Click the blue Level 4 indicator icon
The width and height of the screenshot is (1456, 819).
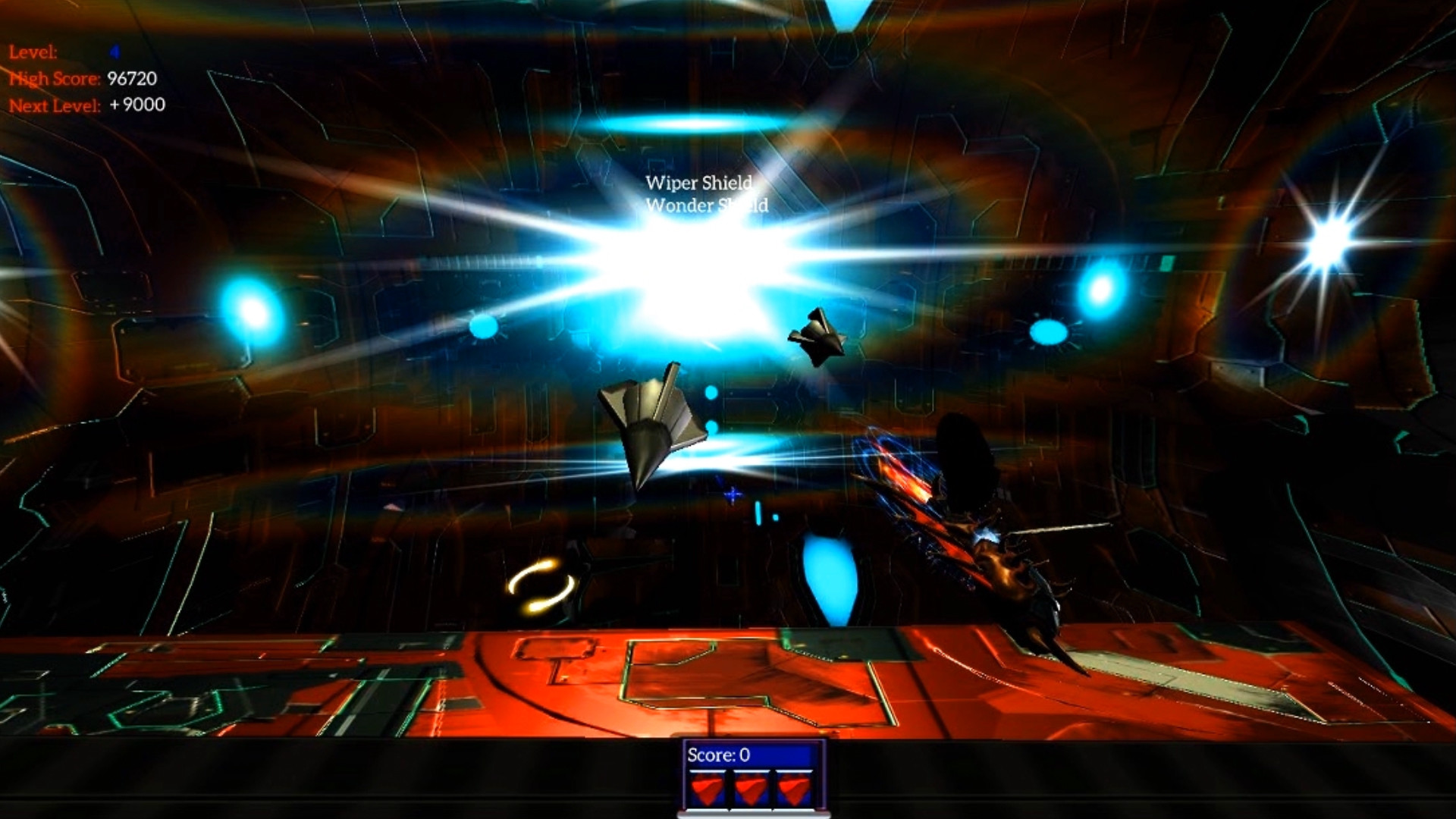click(114, 52)
